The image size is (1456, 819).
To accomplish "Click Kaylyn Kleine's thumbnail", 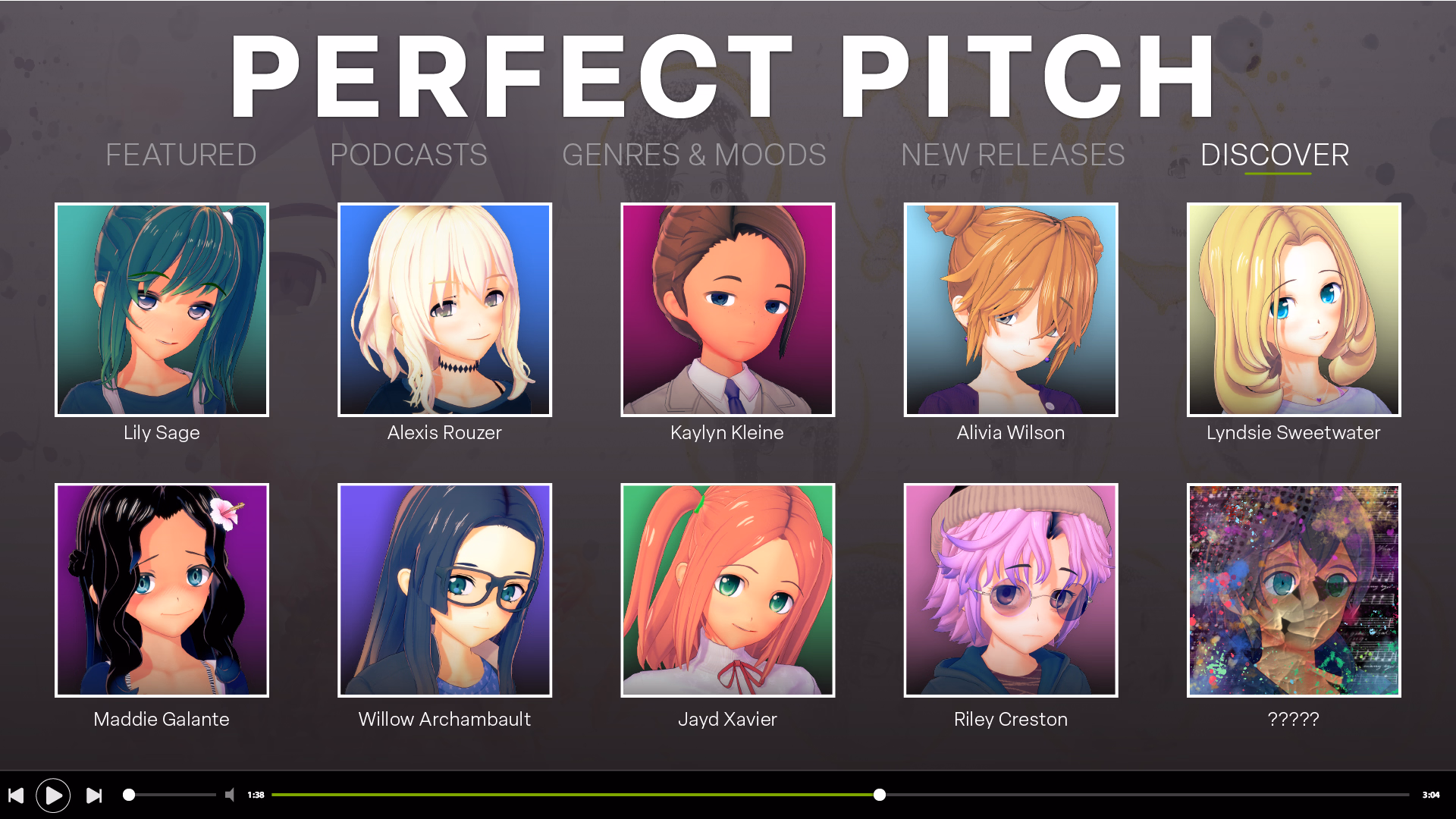I will tap(727, 309).
